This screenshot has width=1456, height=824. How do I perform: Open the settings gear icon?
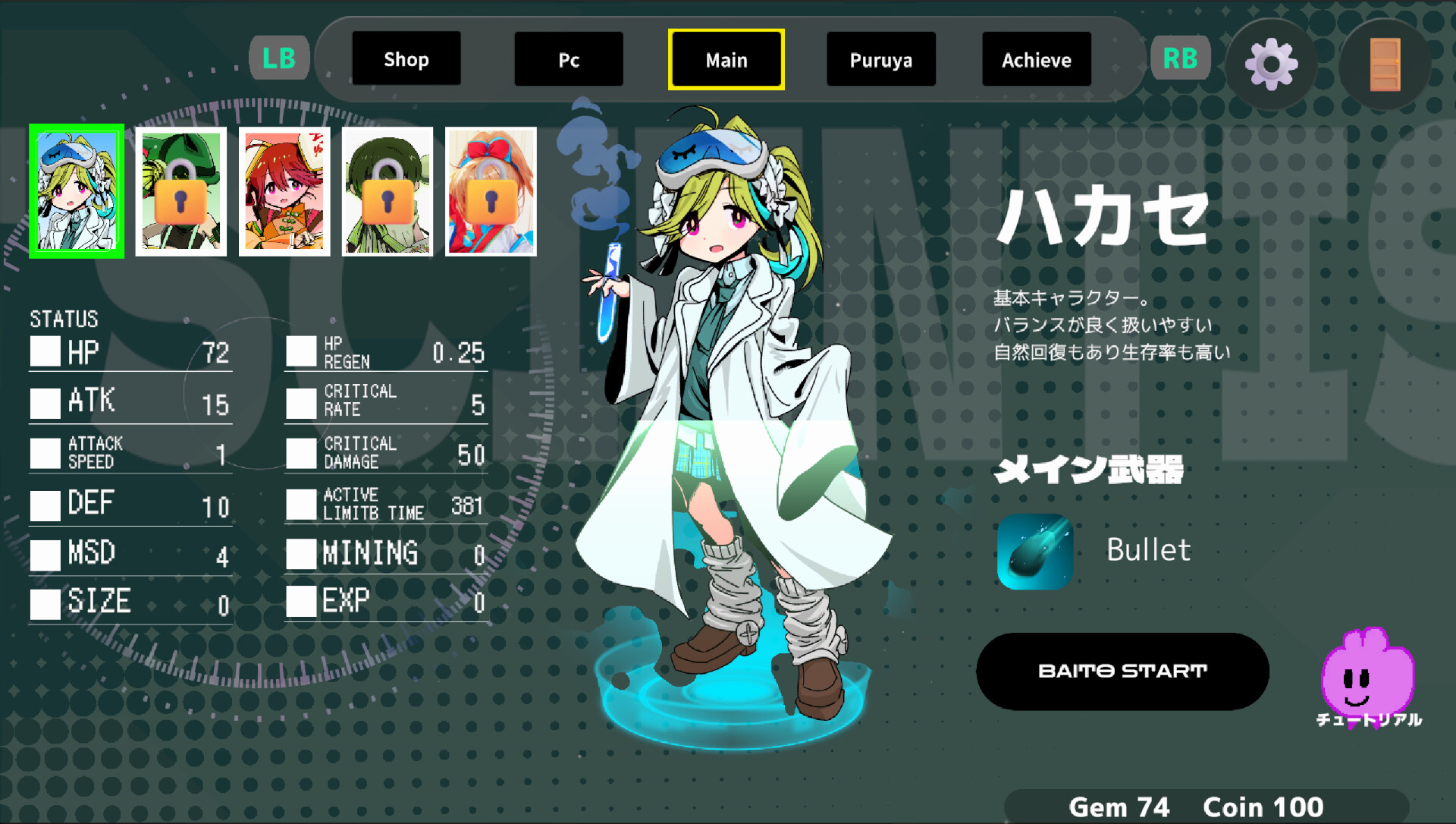[x=1271, y=64]
